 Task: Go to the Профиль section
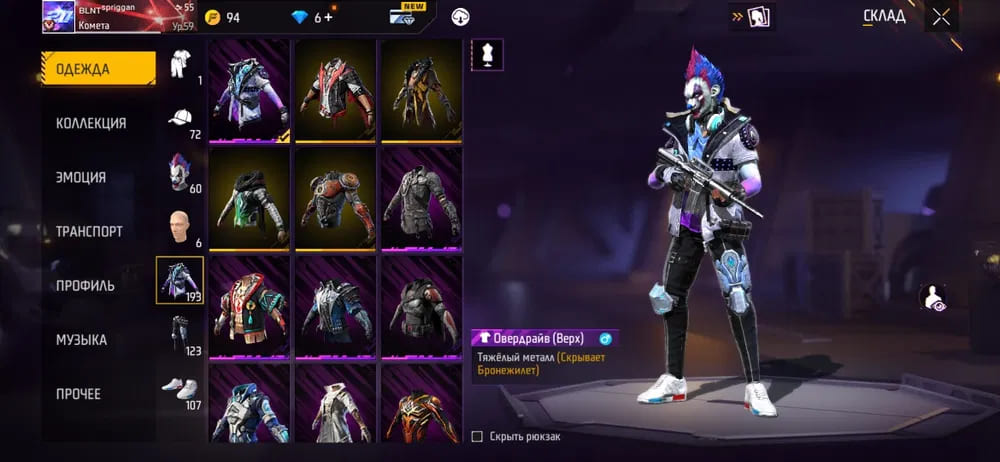[85, 285]
